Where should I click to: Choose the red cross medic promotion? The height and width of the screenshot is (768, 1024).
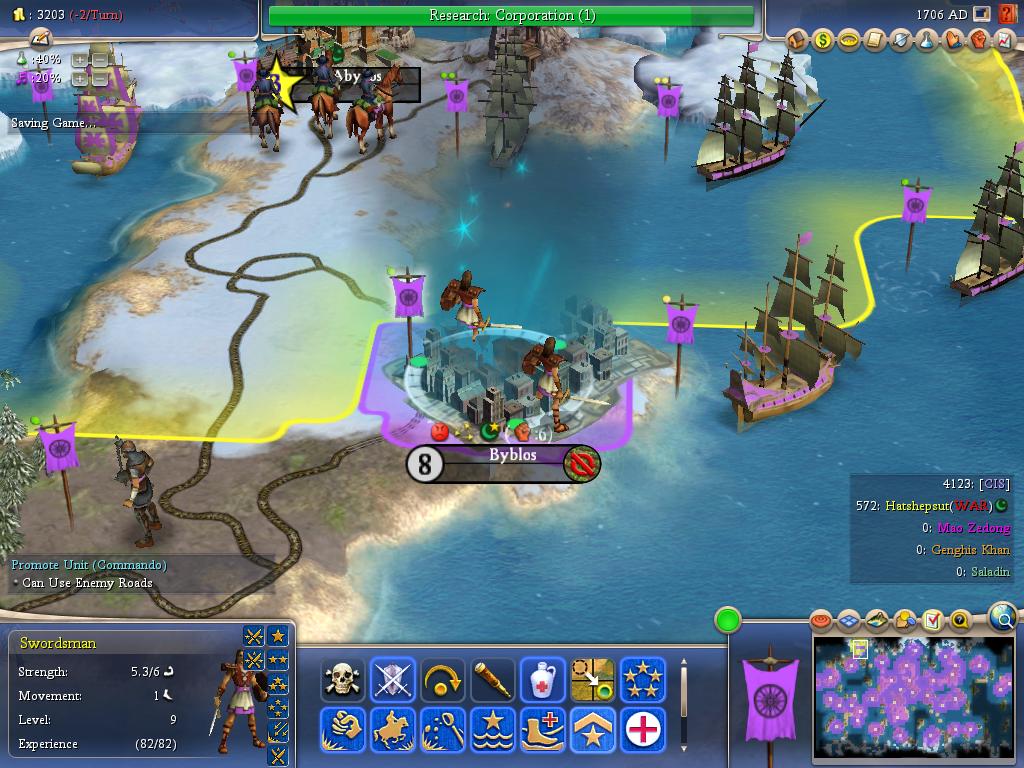point(643,730)
